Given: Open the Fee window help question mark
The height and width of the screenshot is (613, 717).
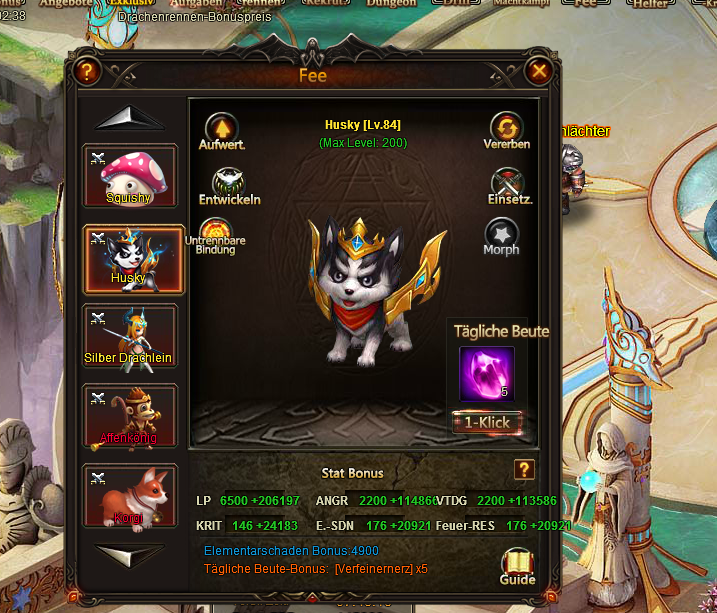Looking at the screenshot, I should 87,71.
